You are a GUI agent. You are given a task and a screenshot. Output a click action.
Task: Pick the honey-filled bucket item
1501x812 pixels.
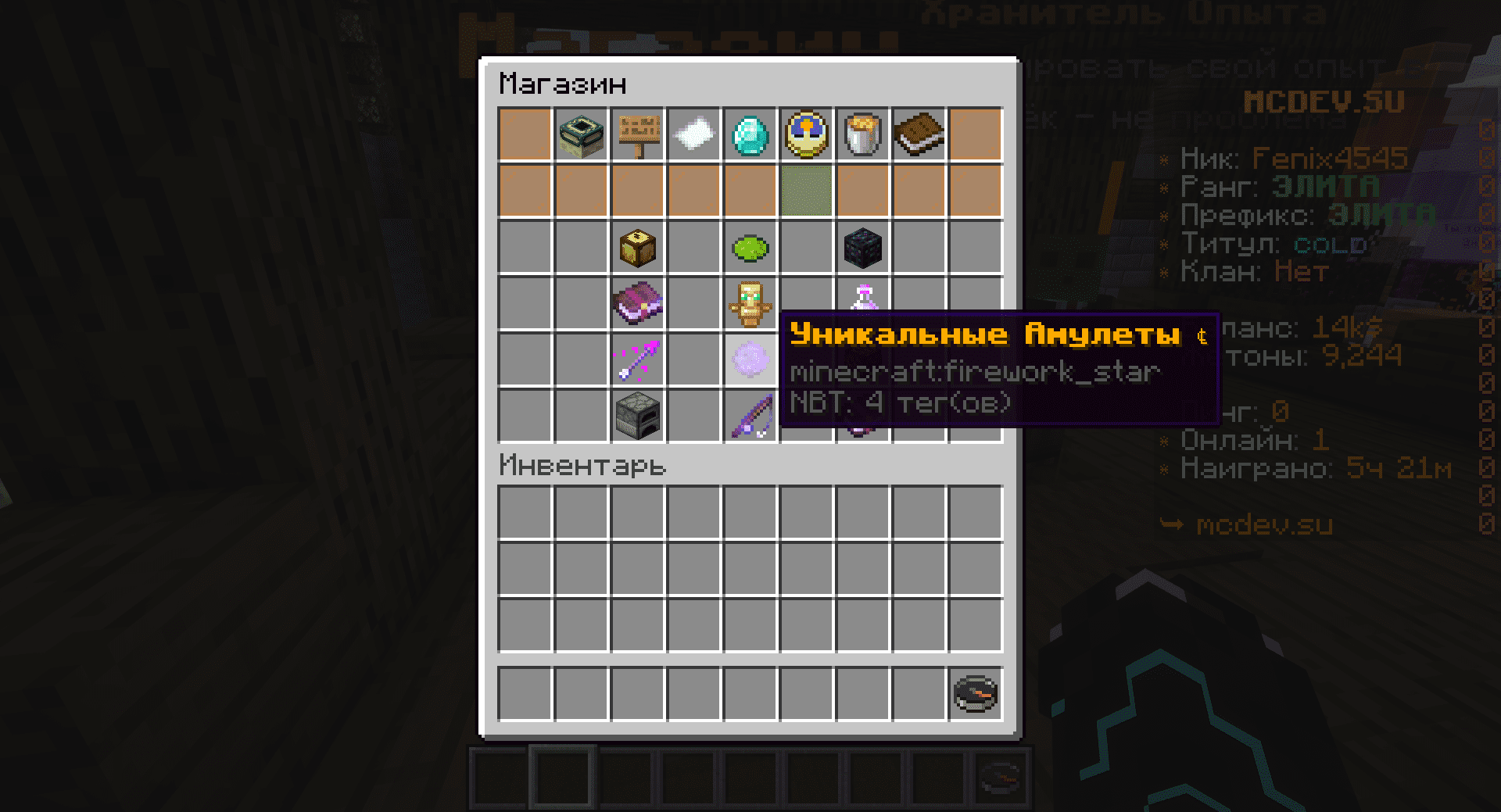863,134
